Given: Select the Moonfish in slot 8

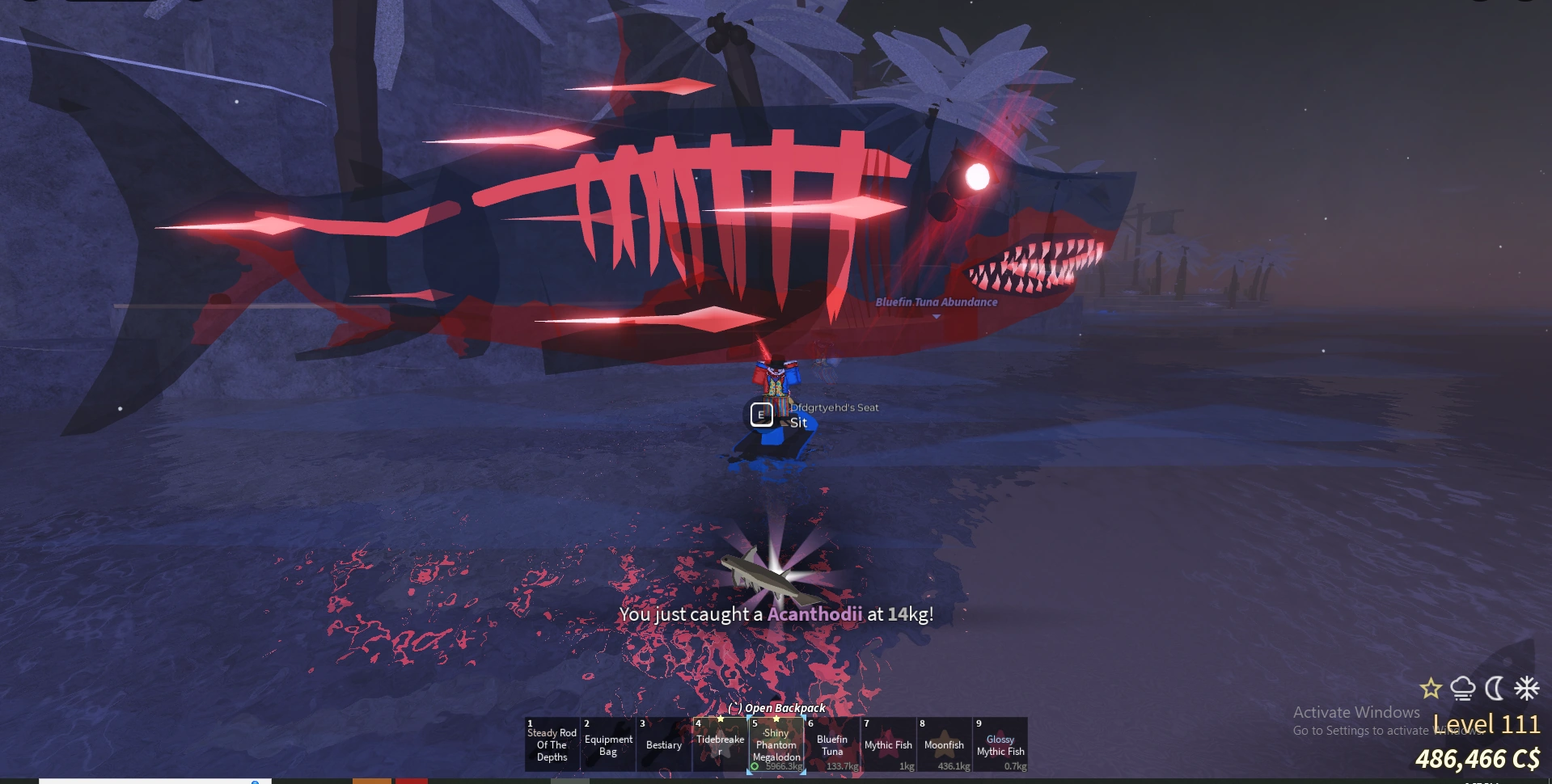Looking at the screenshot, I should click(x=943, y=745).
